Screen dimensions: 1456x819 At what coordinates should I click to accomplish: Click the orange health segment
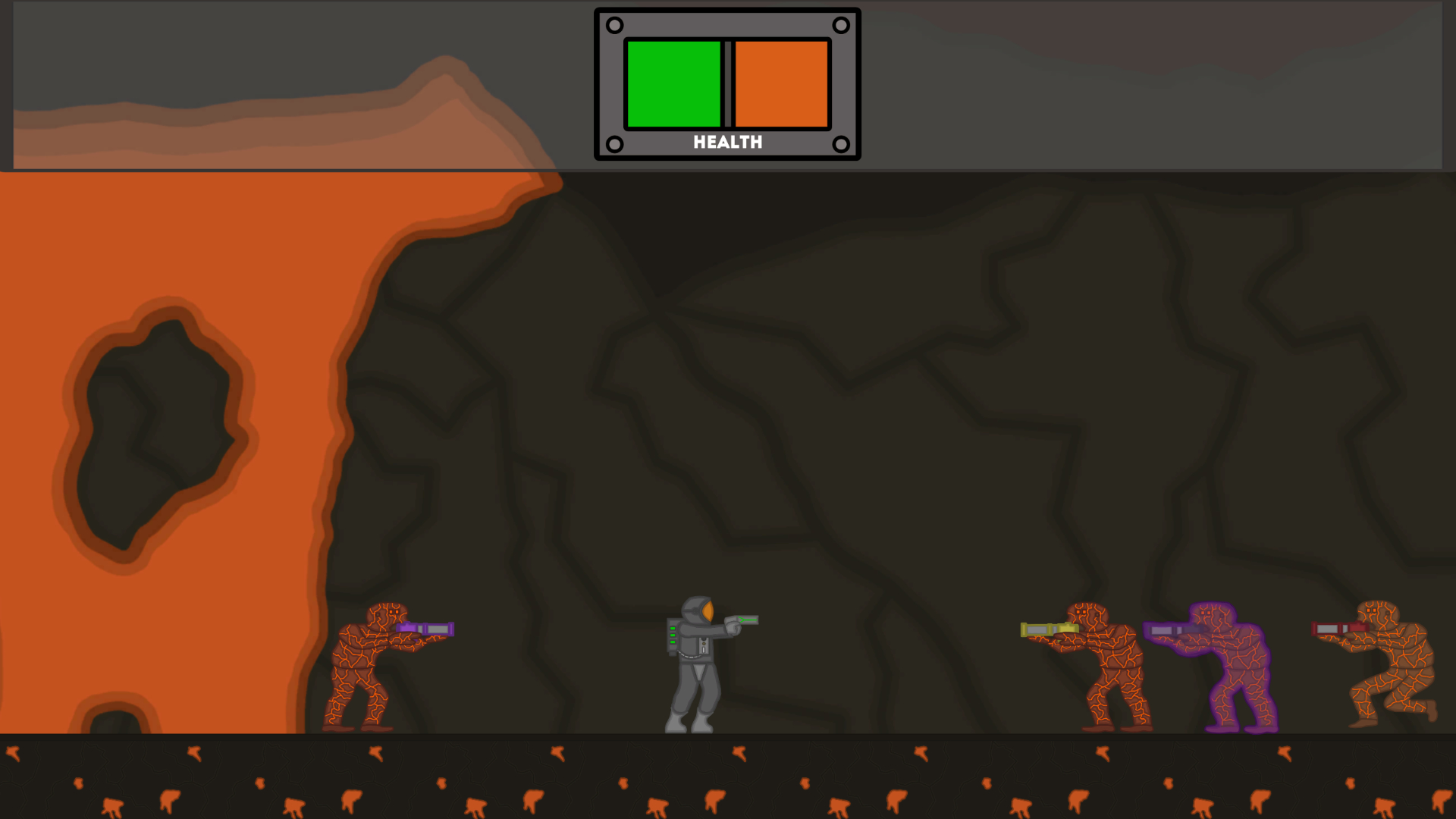coord(781,85)
